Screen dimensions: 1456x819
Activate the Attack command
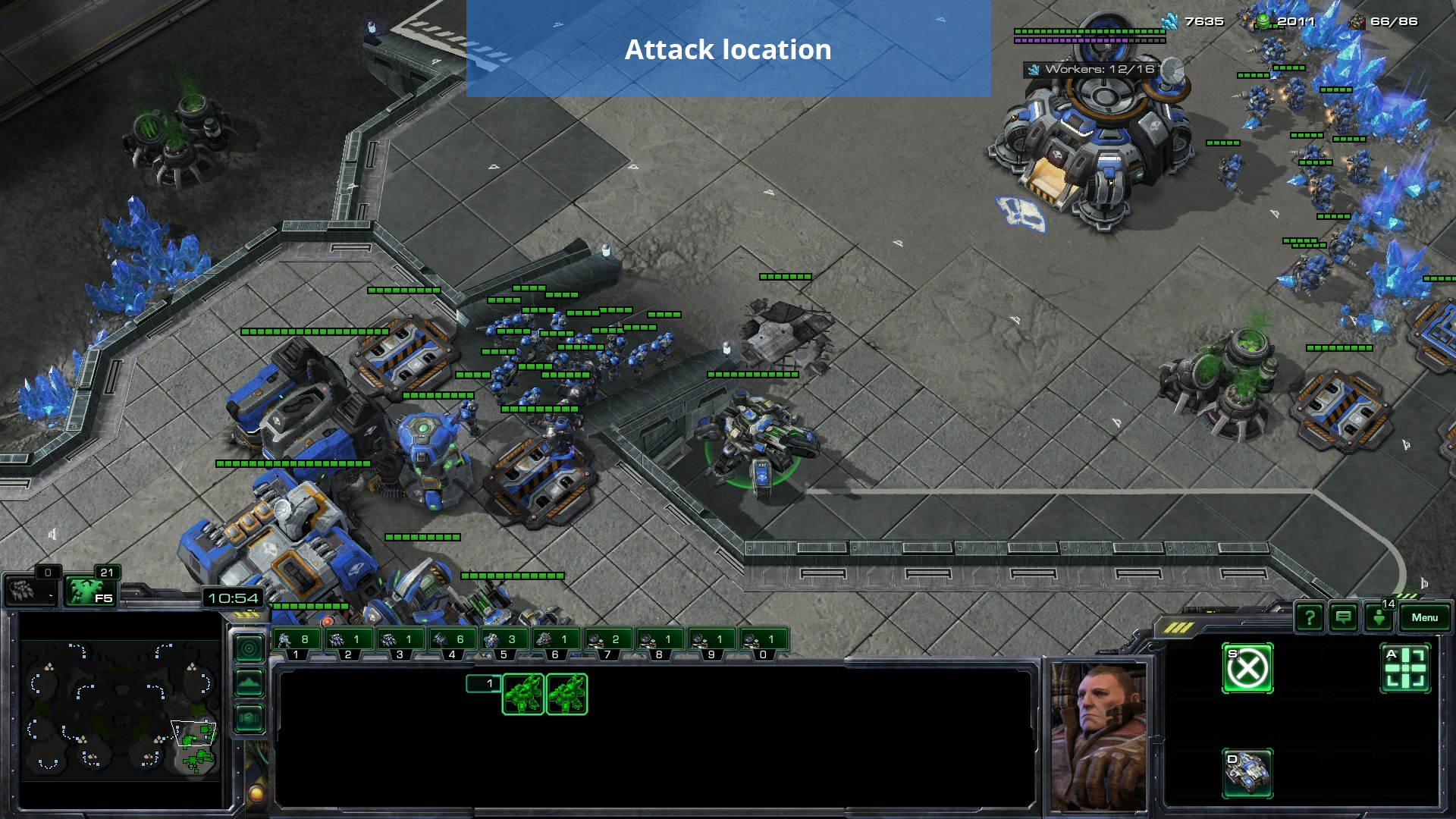(x=1405, y=669)
